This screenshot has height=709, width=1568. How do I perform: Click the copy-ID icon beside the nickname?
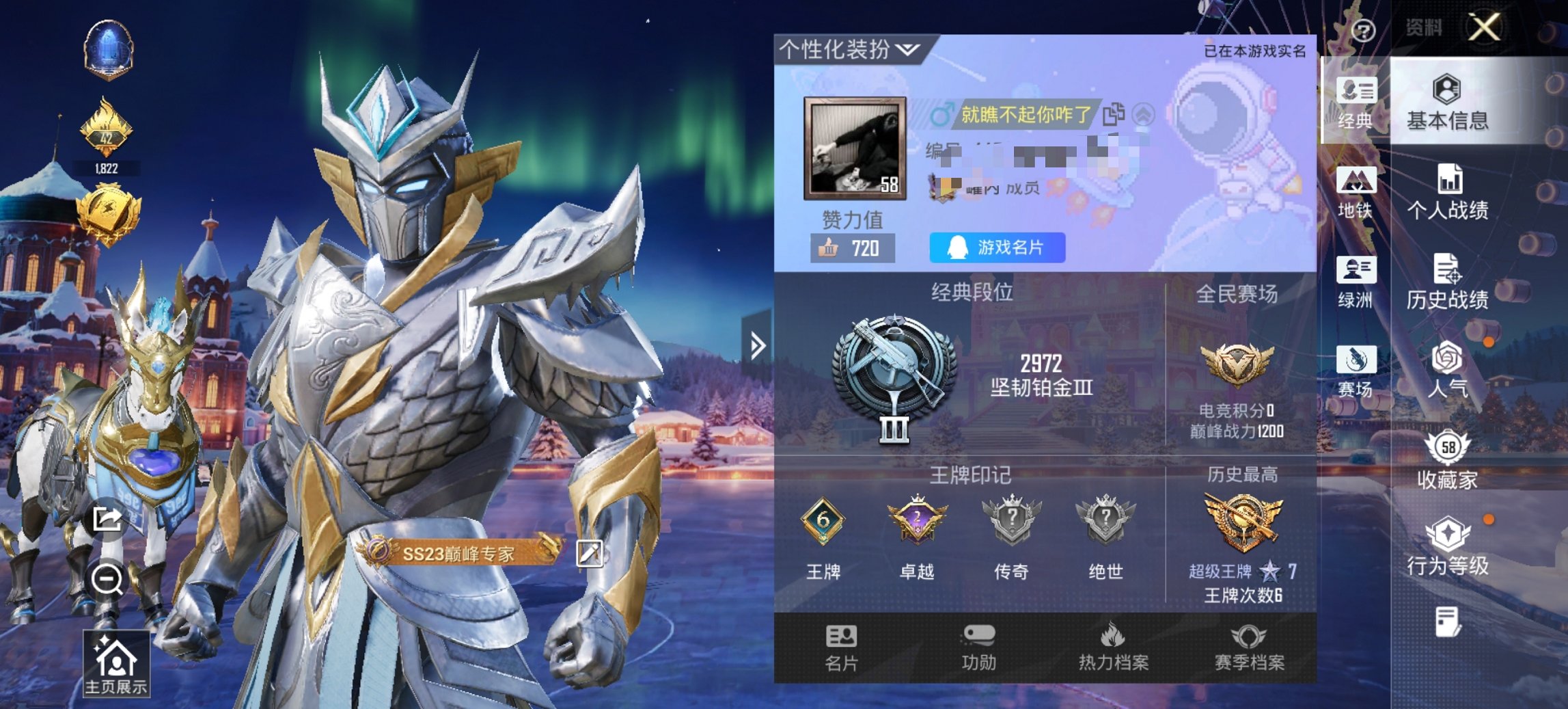pos(1113,115)
